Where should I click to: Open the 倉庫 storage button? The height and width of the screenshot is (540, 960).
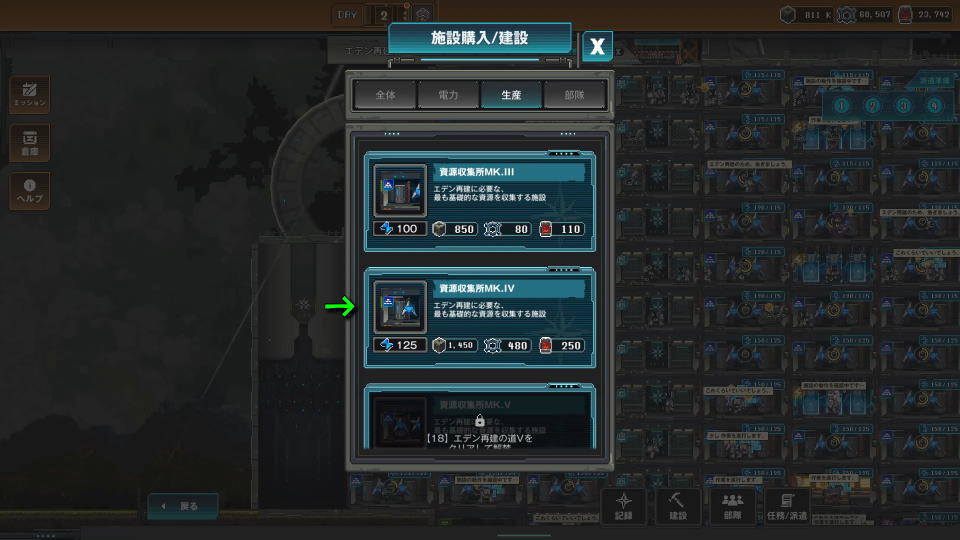[29, 143]
